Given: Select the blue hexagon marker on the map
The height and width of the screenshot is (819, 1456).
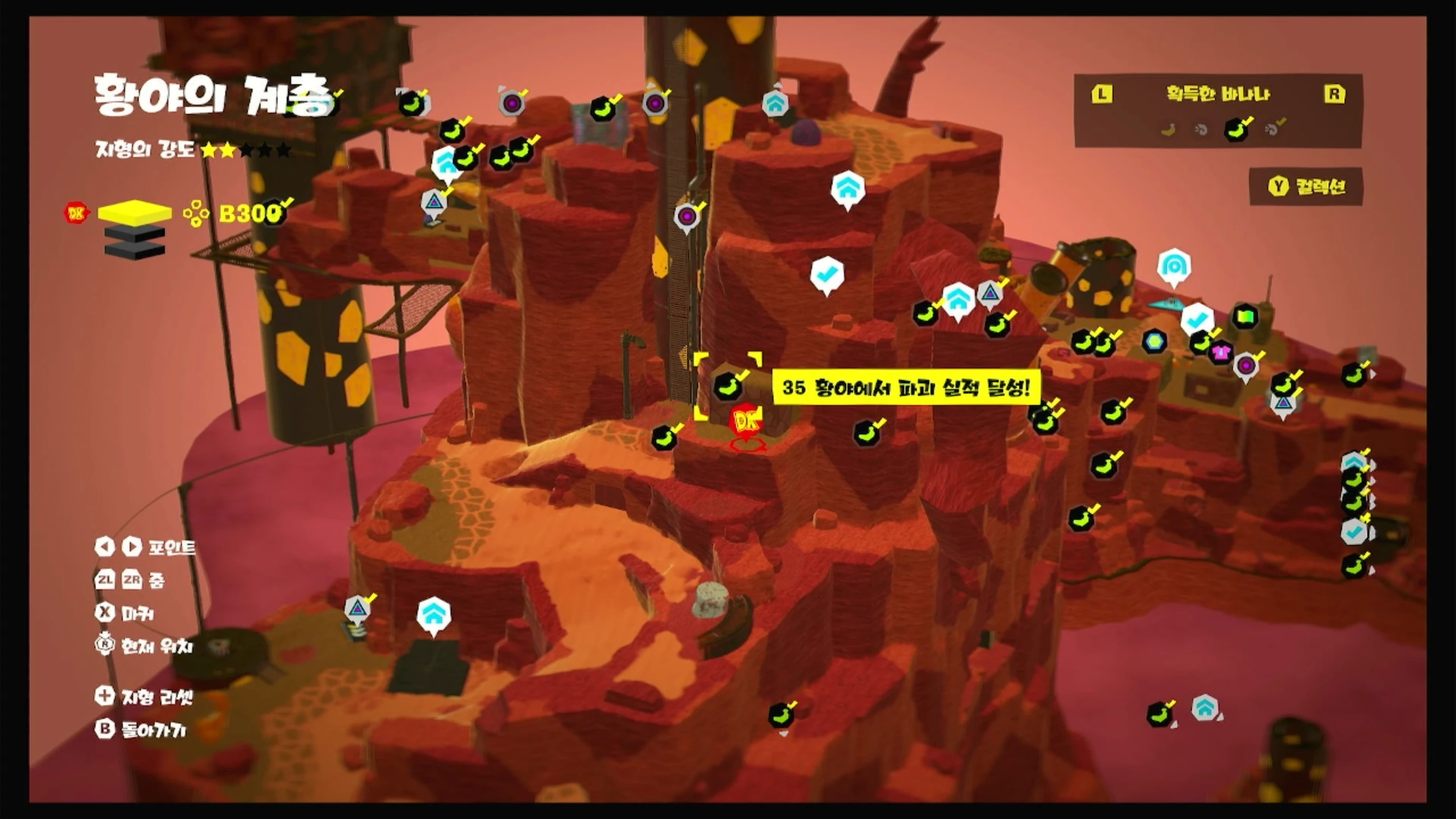Looking at the screenshot, I should 1155,341.
